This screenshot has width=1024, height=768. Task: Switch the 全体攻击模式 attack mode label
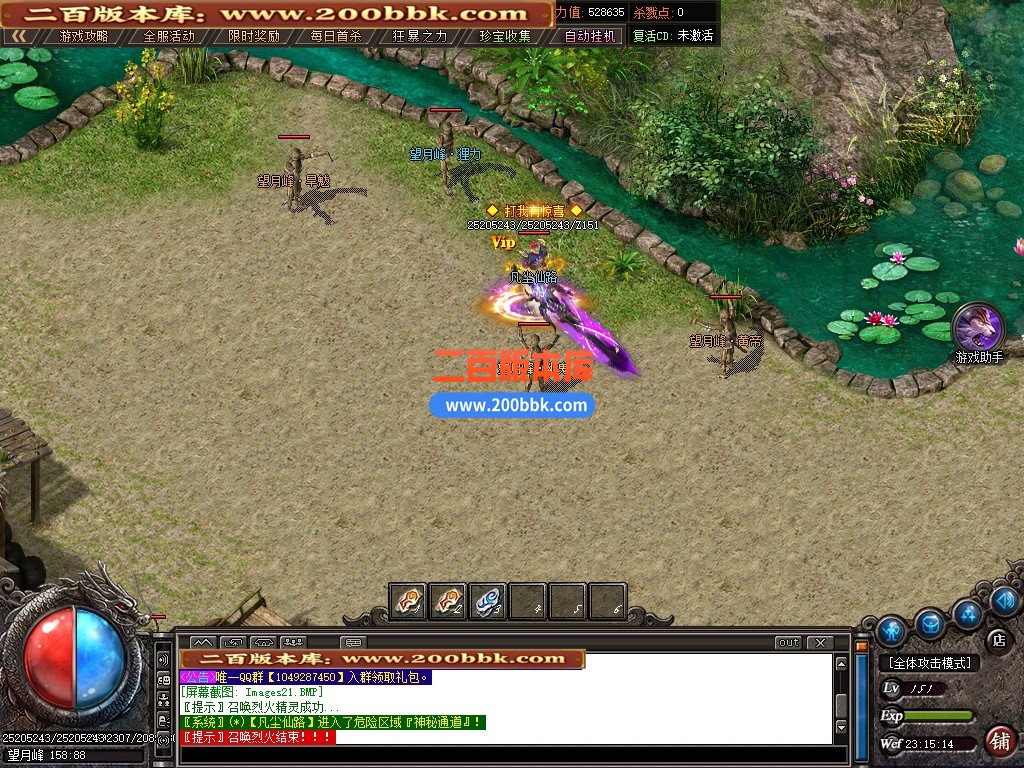[x=931, y=663]
